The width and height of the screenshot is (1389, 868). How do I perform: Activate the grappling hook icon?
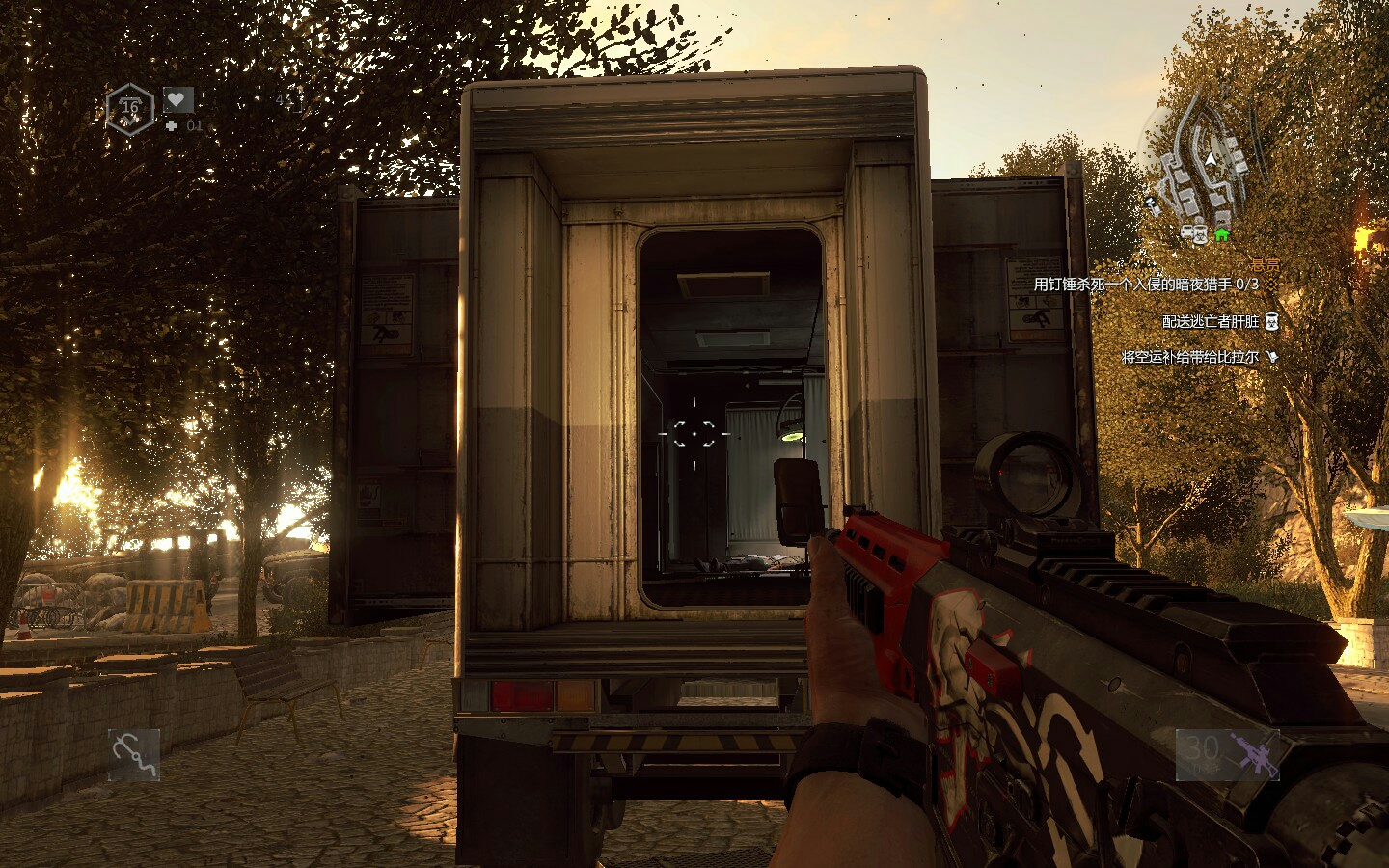click(134, 754)
